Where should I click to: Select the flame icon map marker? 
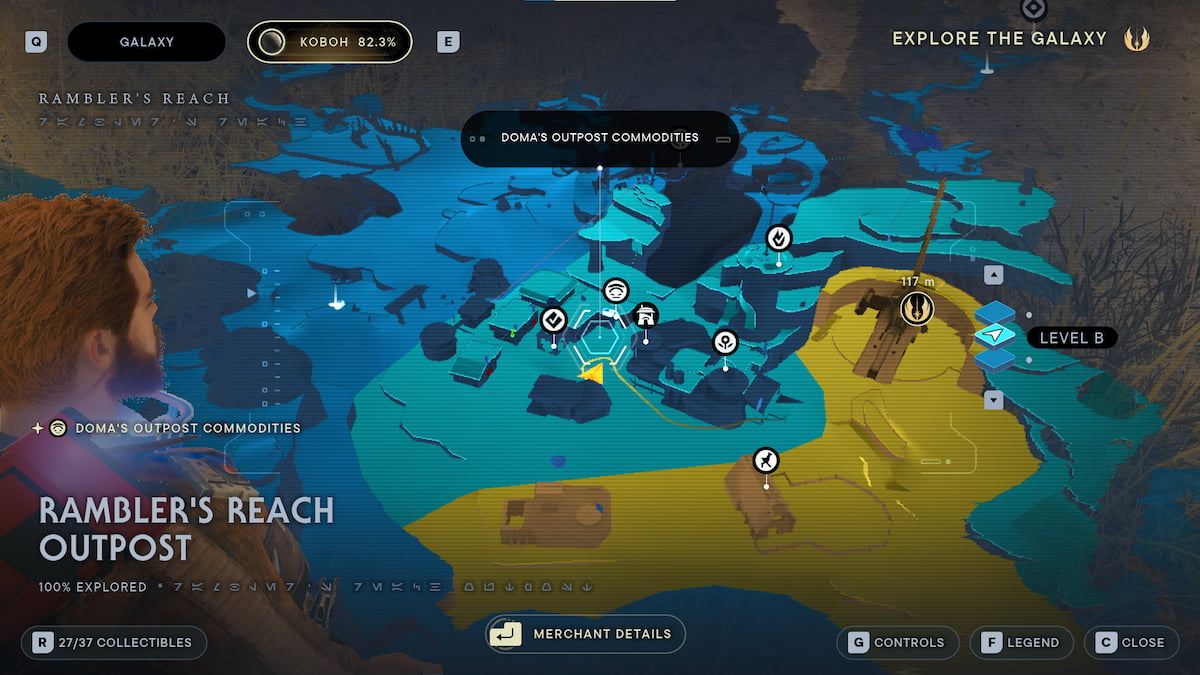click(779, 238)
